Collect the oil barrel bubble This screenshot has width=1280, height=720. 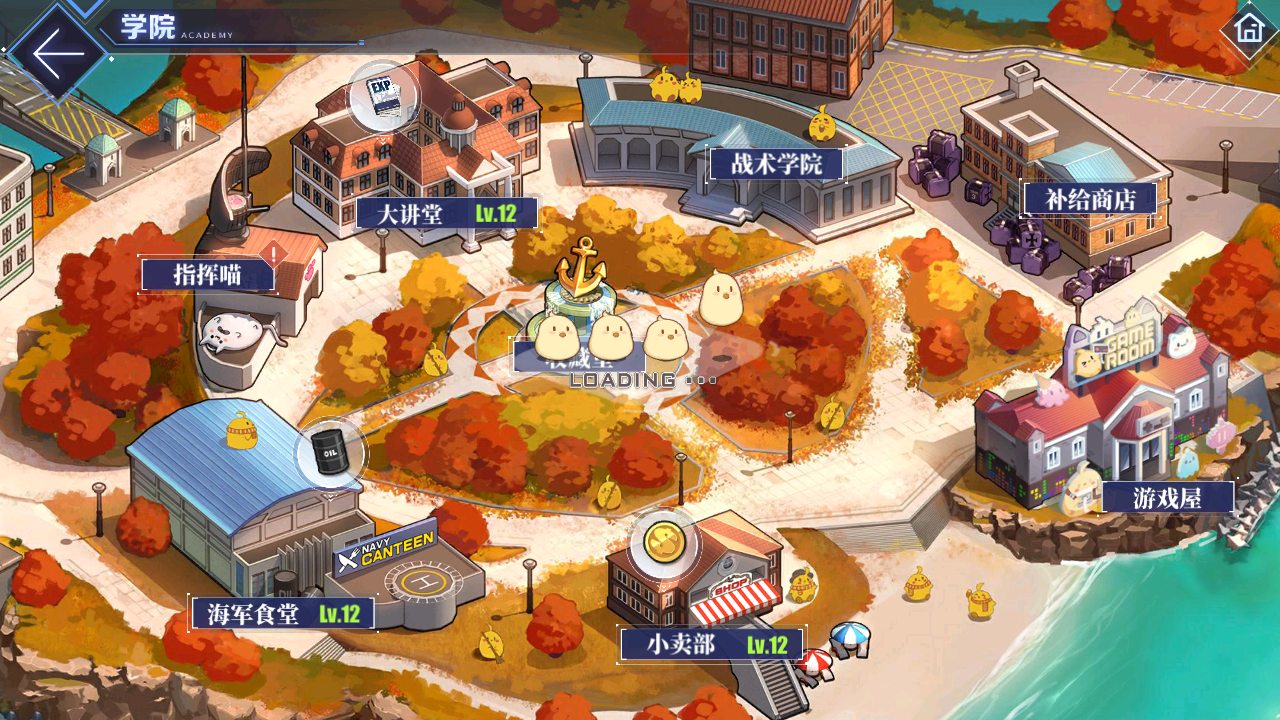coord(330,453)
